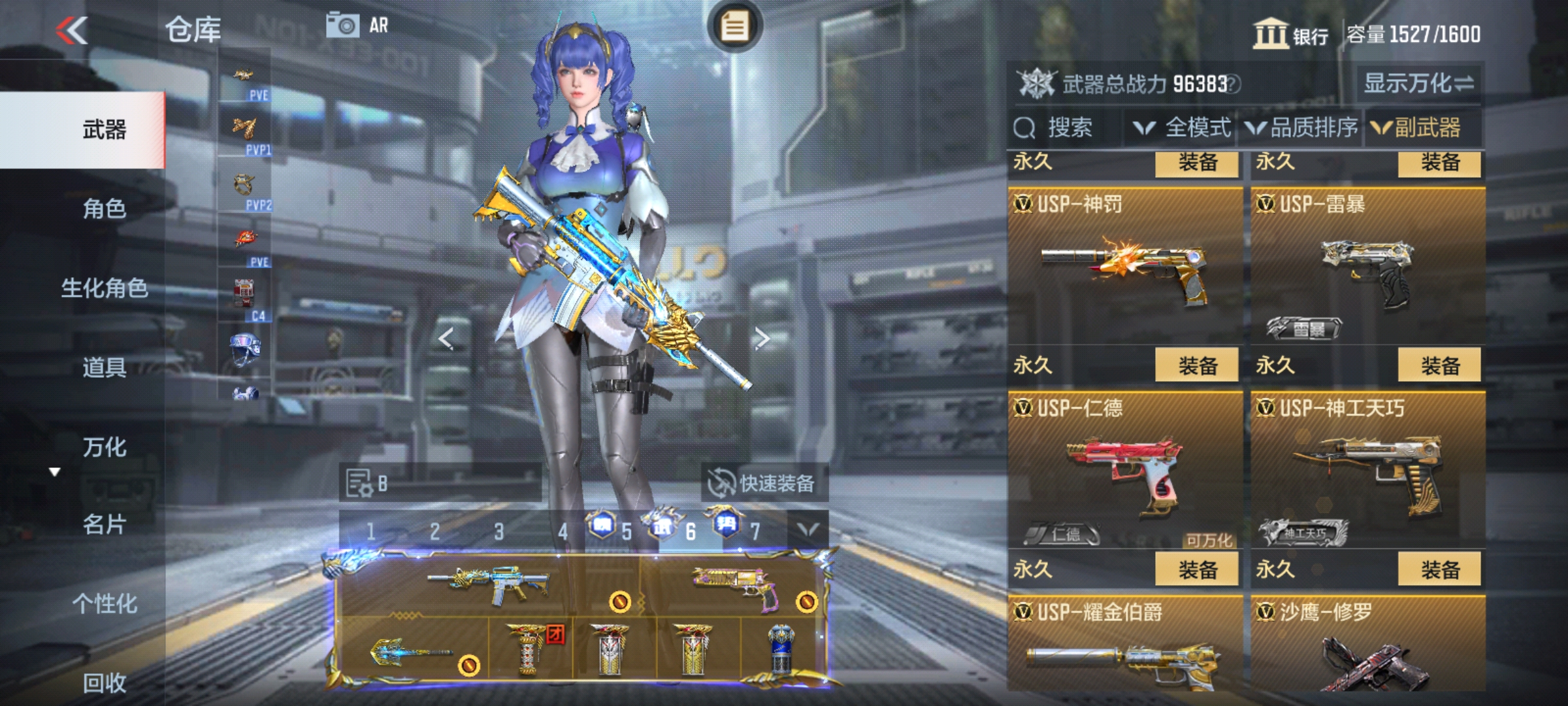Open the 副武器 weapon type dropdown
This screenshot has height=706, width=1568.
[1416, 127]
